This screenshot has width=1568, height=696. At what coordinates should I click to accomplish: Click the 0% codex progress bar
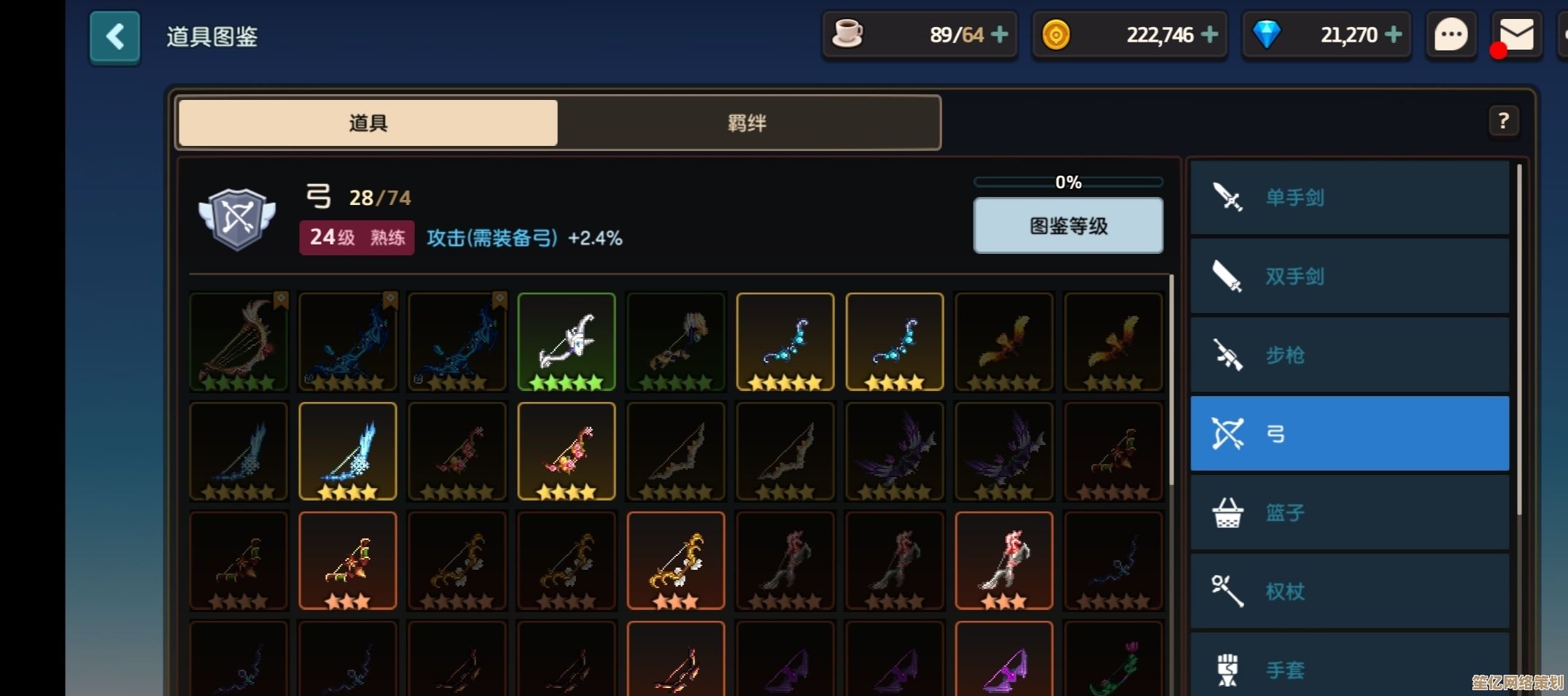click(1068, 181)
